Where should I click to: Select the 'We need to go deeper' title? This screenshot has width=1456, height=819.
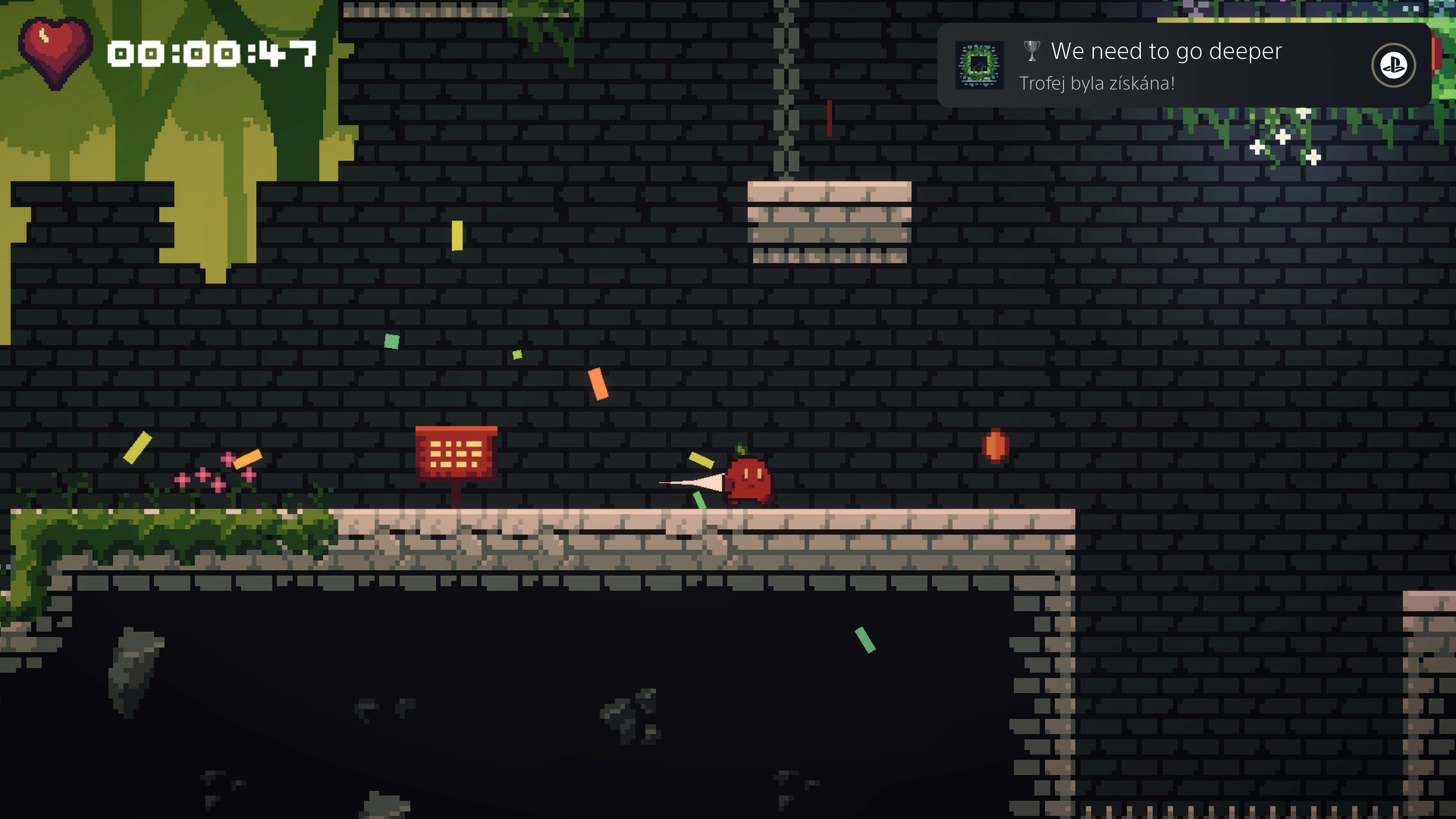click(x=1167, y=51)
